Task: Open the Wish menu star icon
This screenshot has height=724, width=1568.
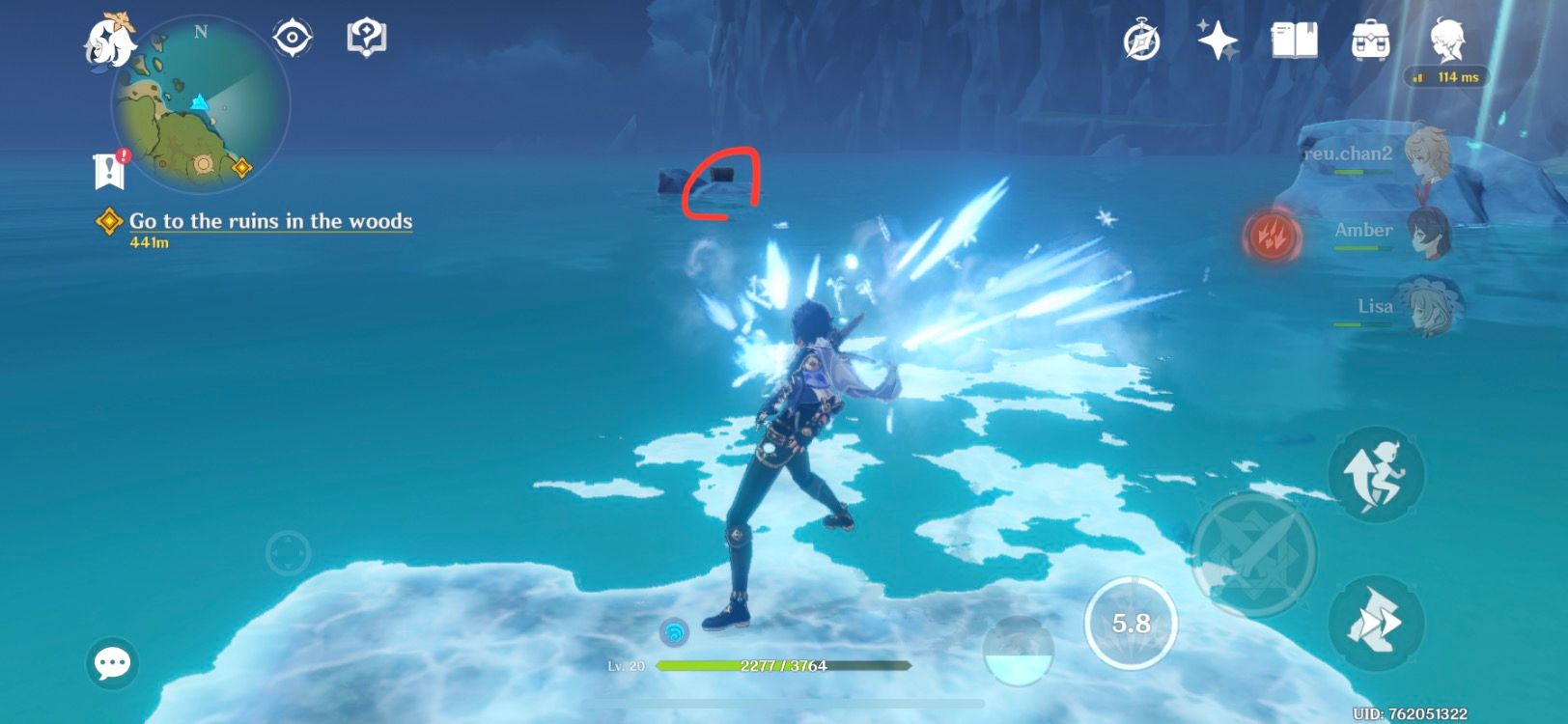Action: click(1218, 39)
